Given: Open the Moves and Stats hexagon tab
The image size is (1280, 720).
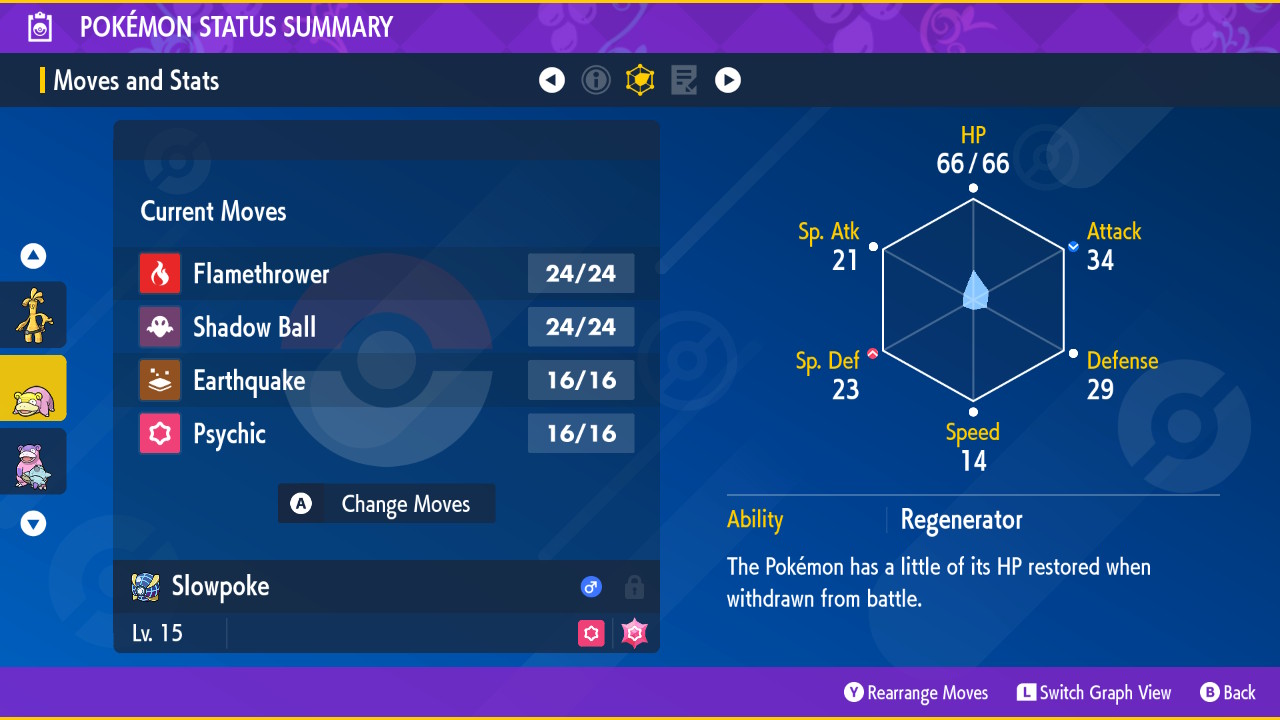Looking at the screenshot, I should pos(640,80).
